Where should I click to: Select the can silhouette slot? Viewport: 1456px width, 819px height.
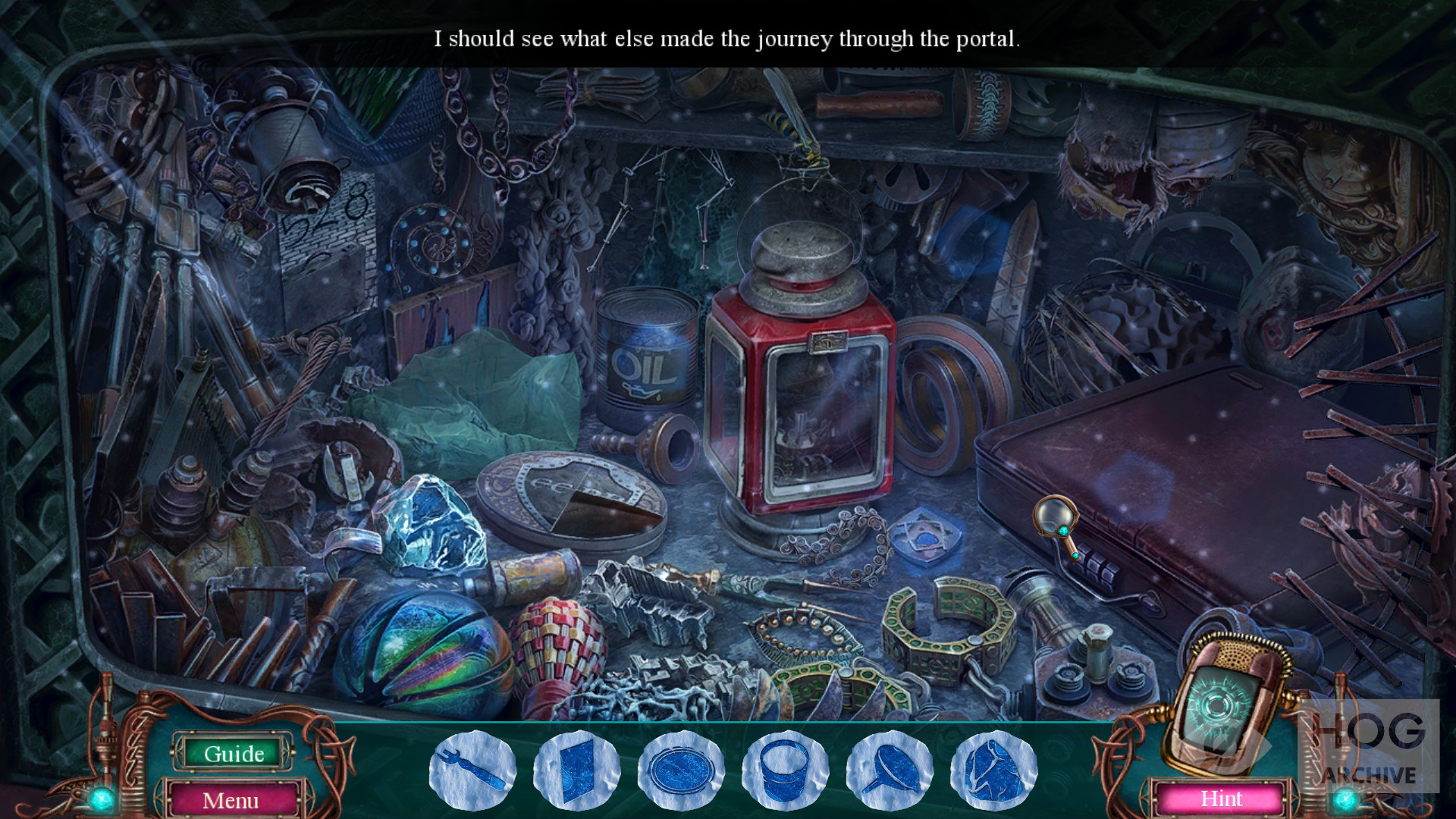pyautogui.click(x=785, y=770)
